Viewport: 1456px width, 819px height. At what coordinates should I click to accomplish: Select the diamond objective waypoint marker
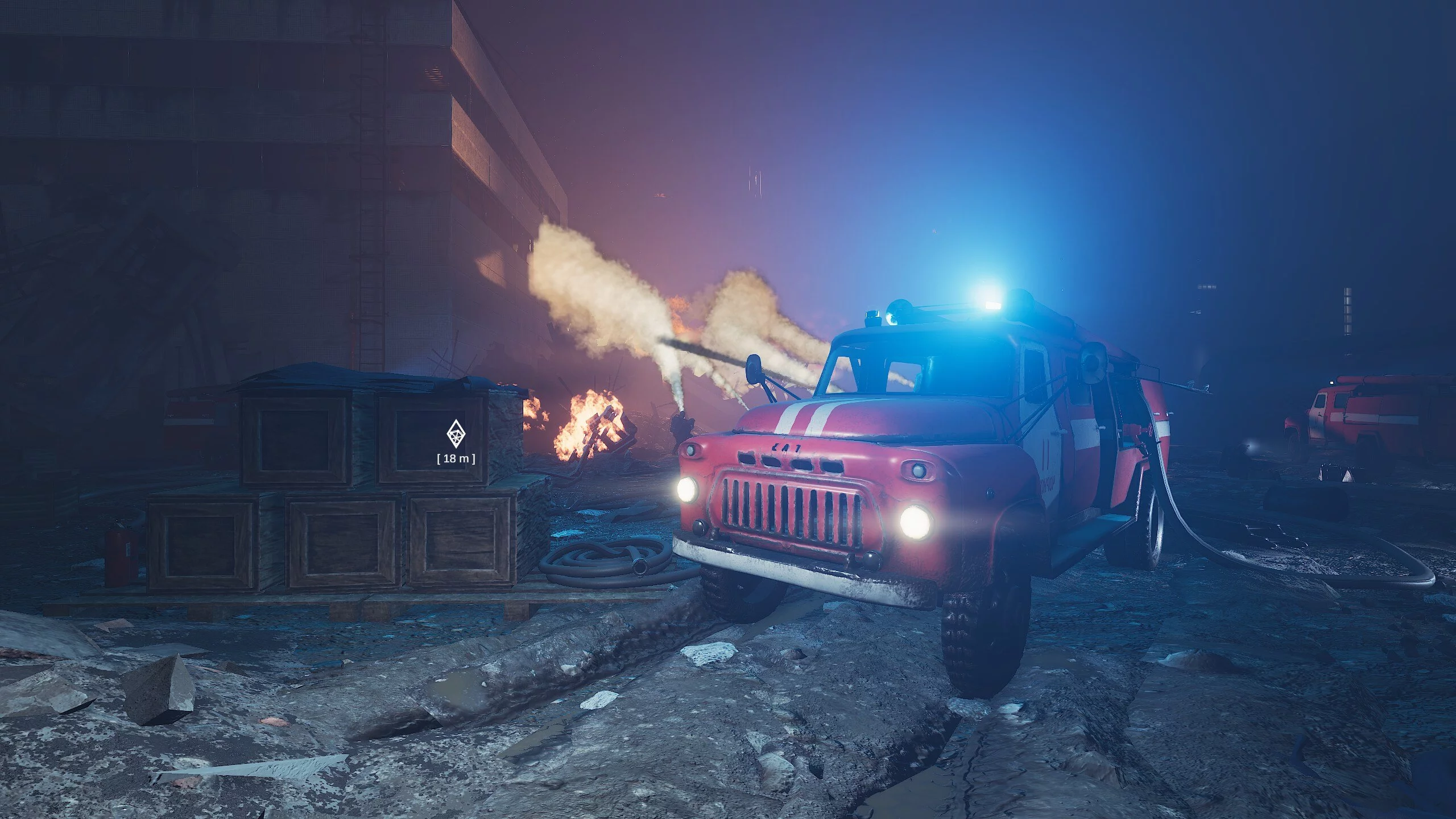[454, 435]
